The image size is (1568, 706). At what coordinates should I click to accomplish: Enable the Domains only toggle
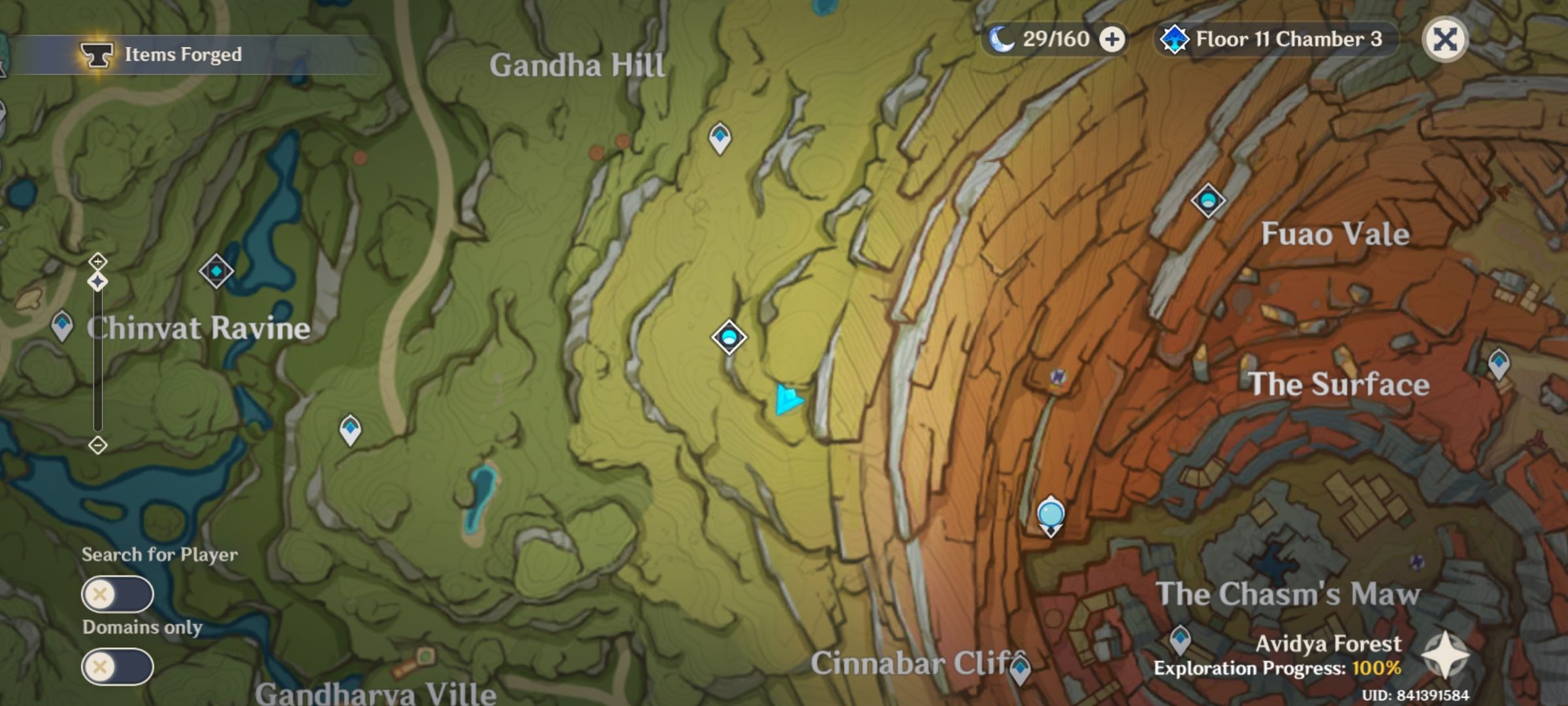coord(118,666)
